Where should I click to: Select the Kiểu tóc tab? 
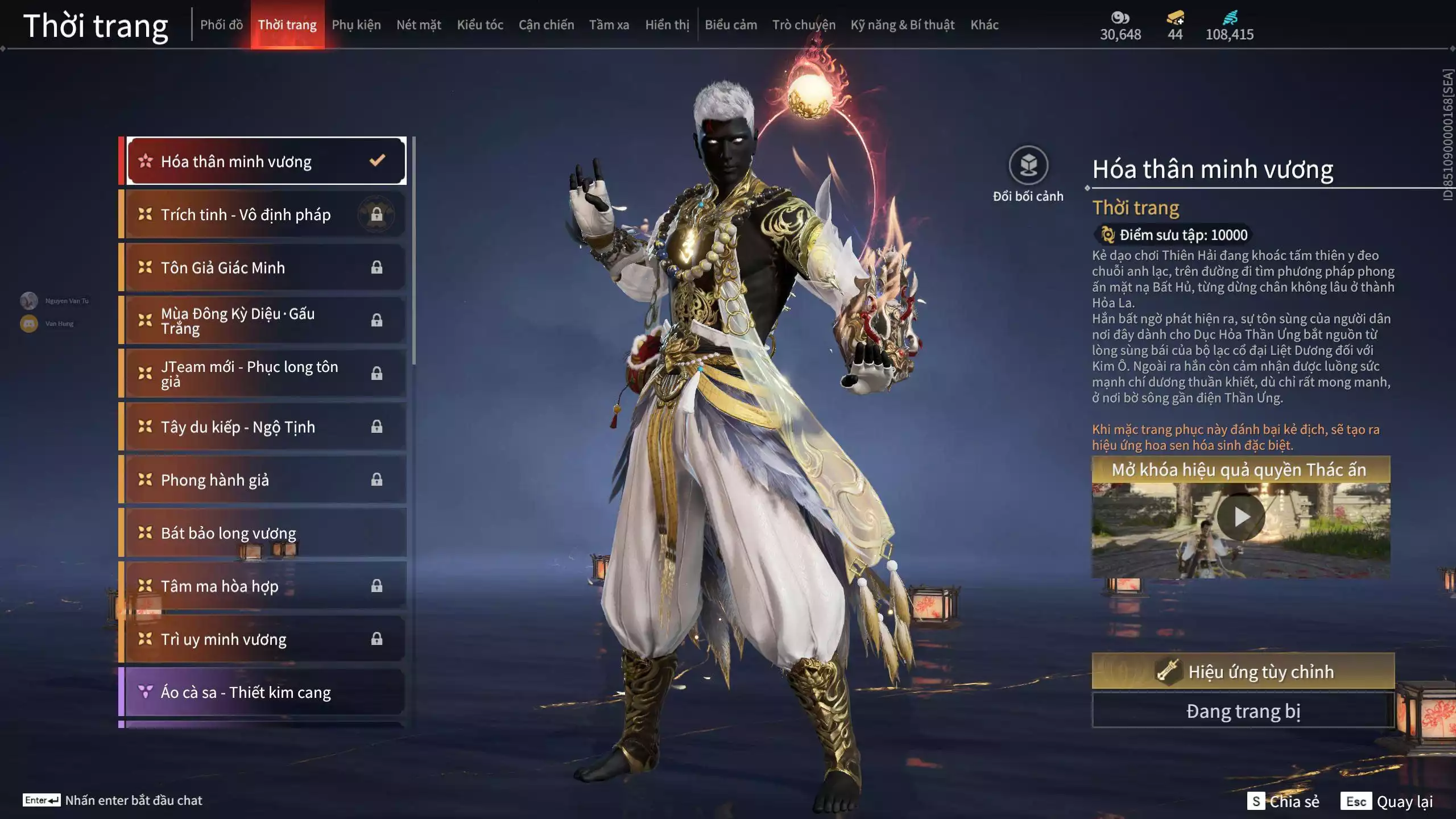(x=480, y=25)
